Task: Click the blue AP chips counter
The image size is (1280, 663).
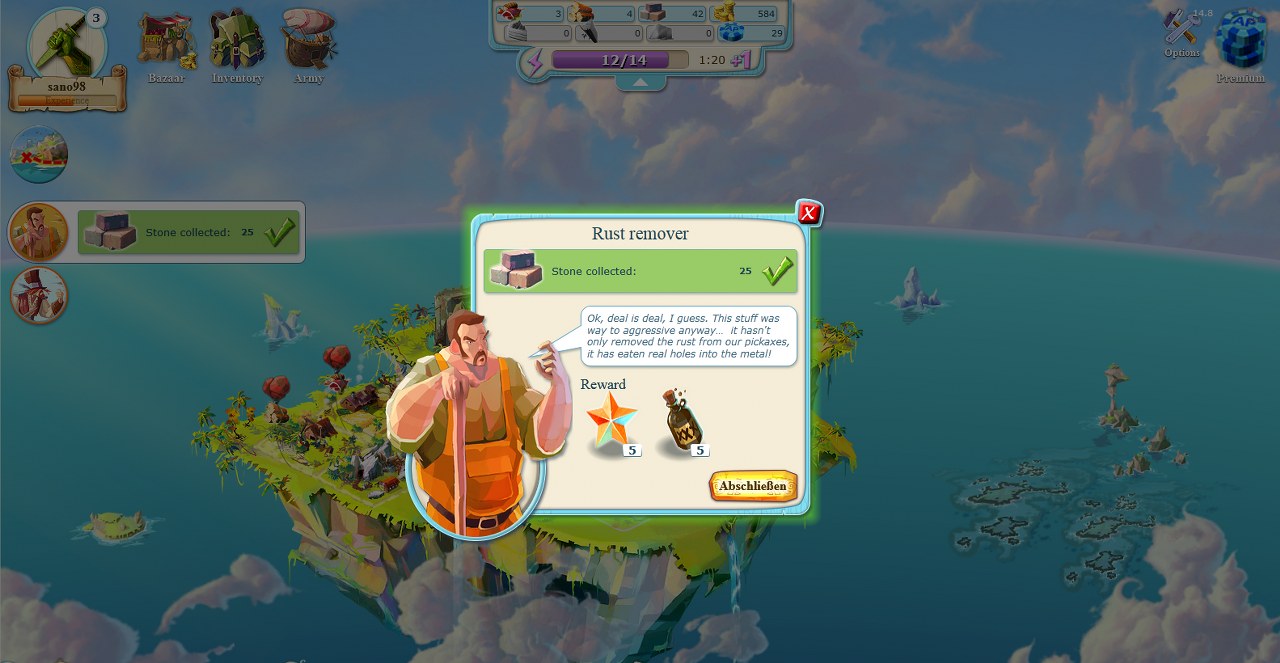Action: coord(750,33)
